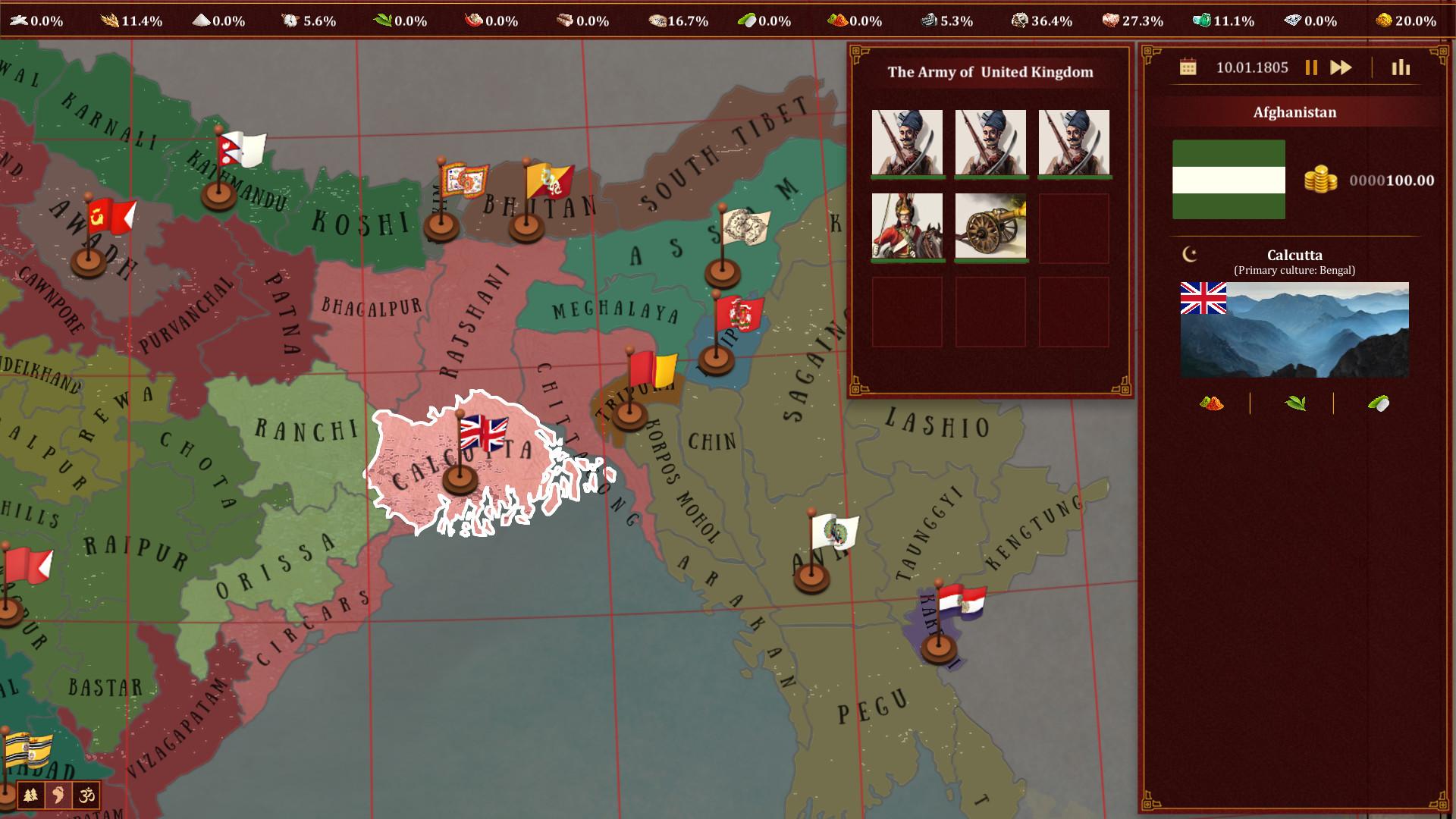Open the Calcutta province landscape thumbnail
Screen dimensions: 1456x819
1296,328
